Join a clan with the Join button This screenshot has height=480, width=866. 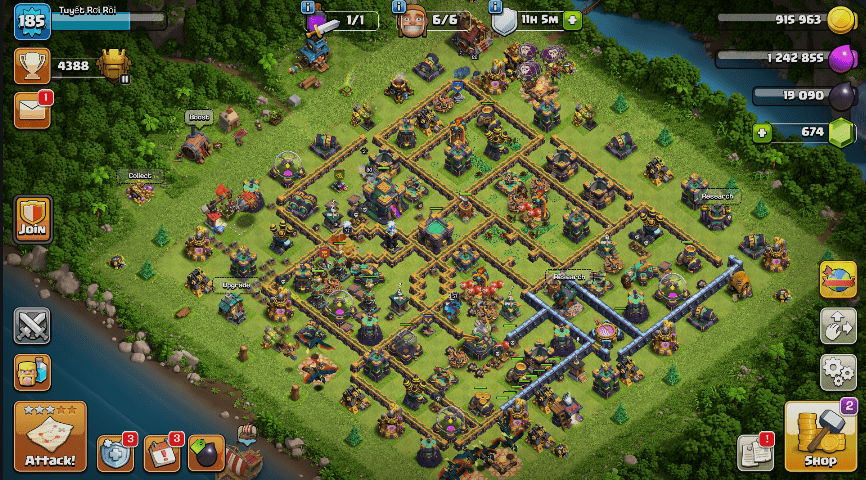click(x=33, y=219)
